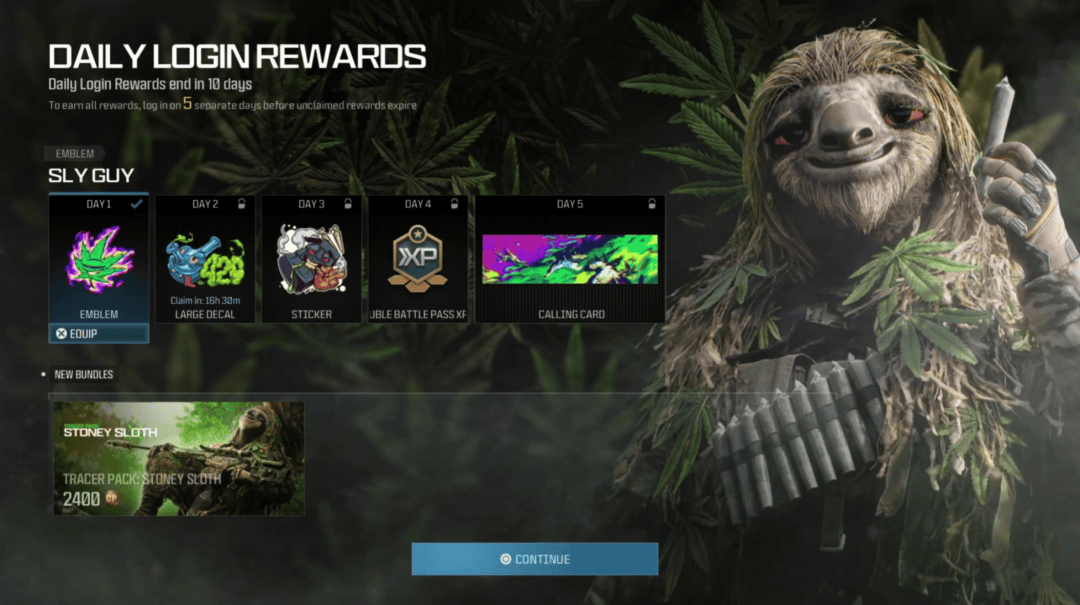Open the Tracer Pack: Stoney Sloth bundle
The image size is (1080, 605).
(179, 459)
